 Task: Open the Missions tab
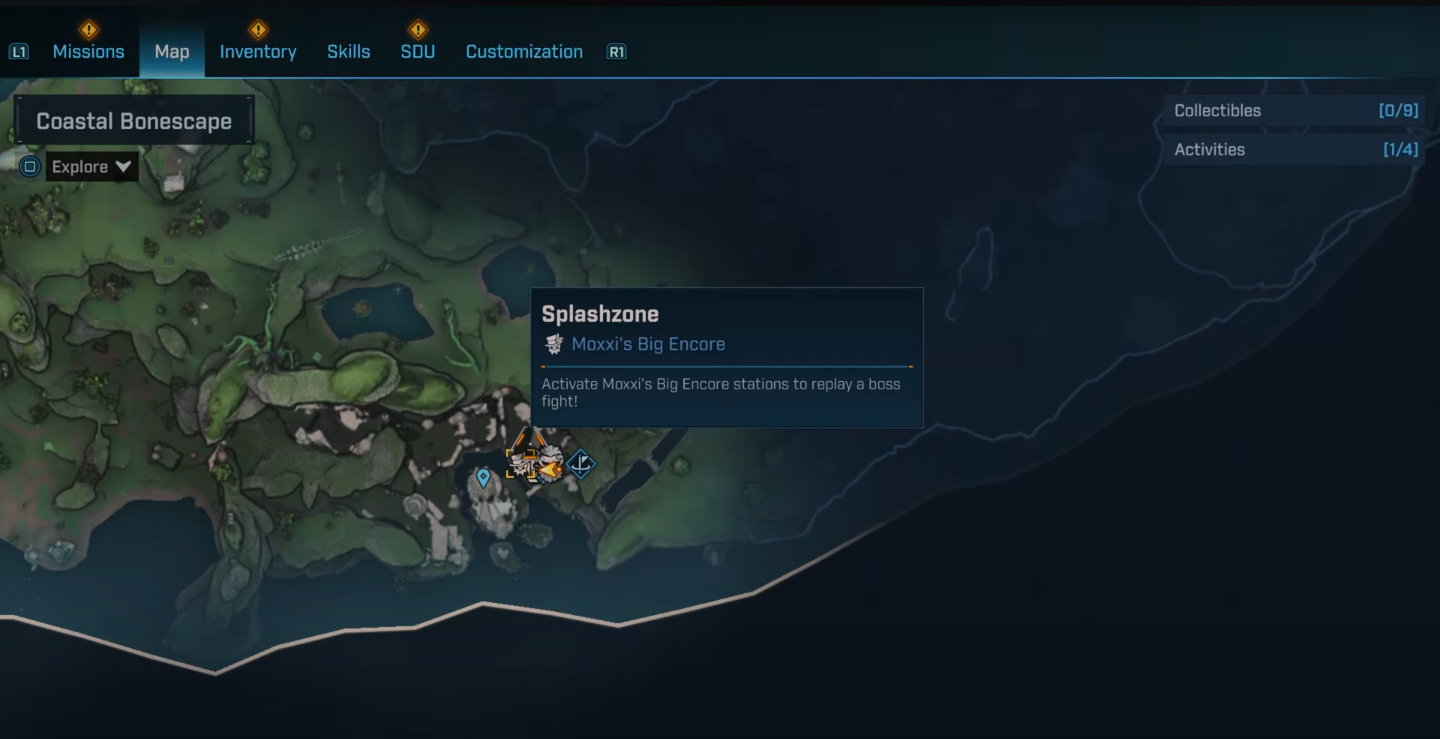click(88, 52)
